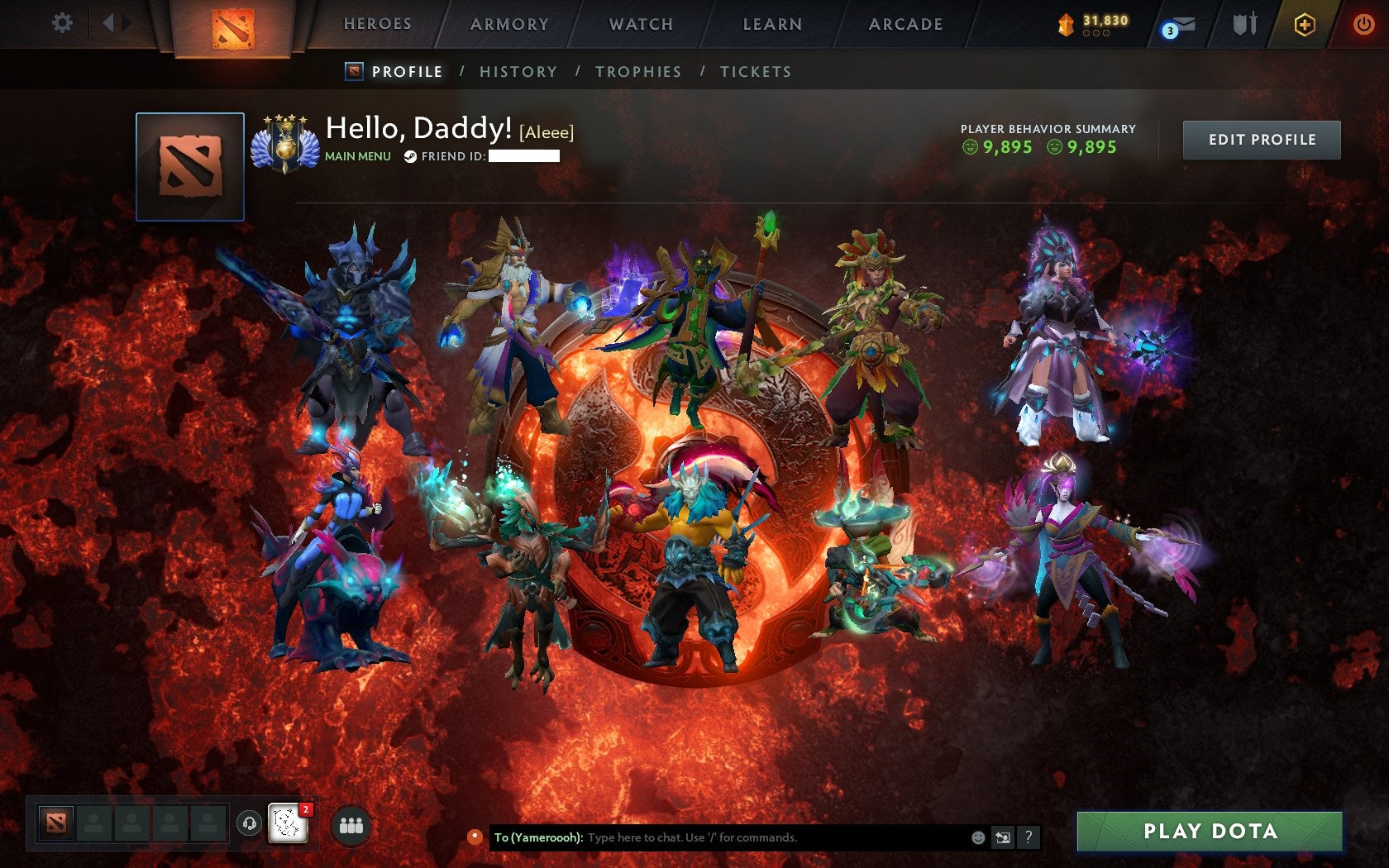
Task: Open the mail notifications envelope icon
Action: coord(1184,24)
